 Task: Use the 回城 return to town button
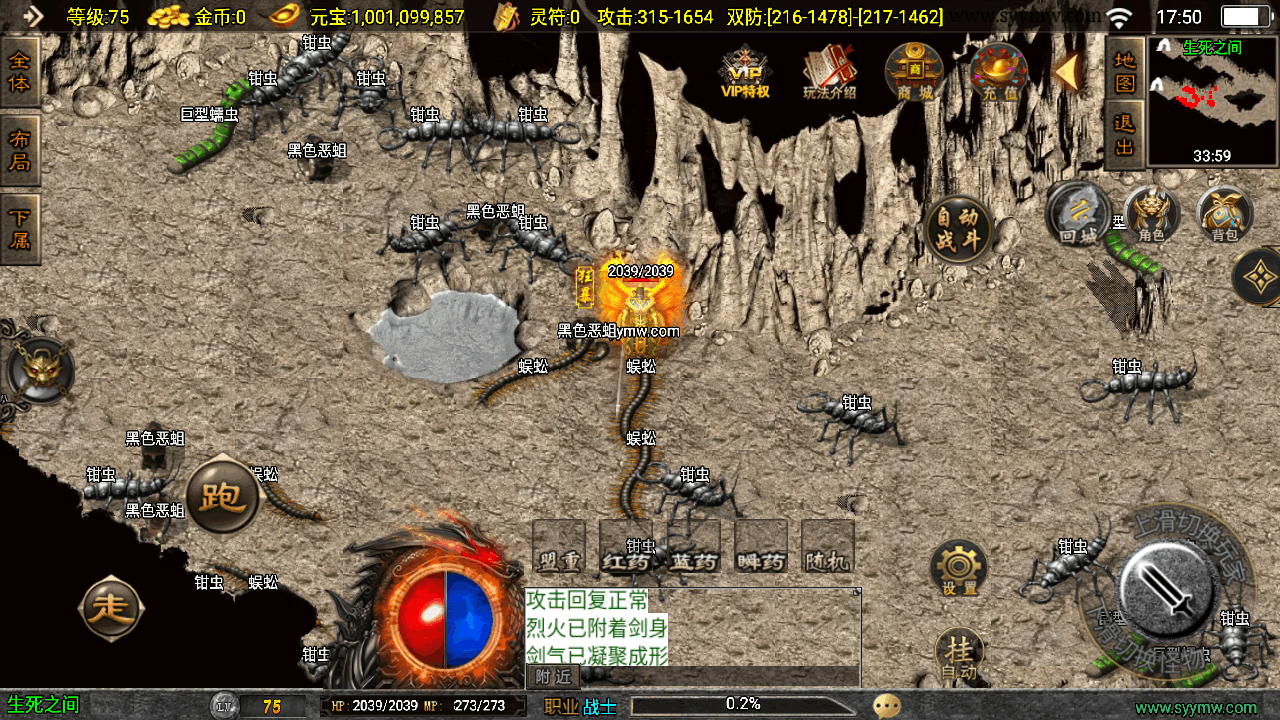click(1078, 215)
